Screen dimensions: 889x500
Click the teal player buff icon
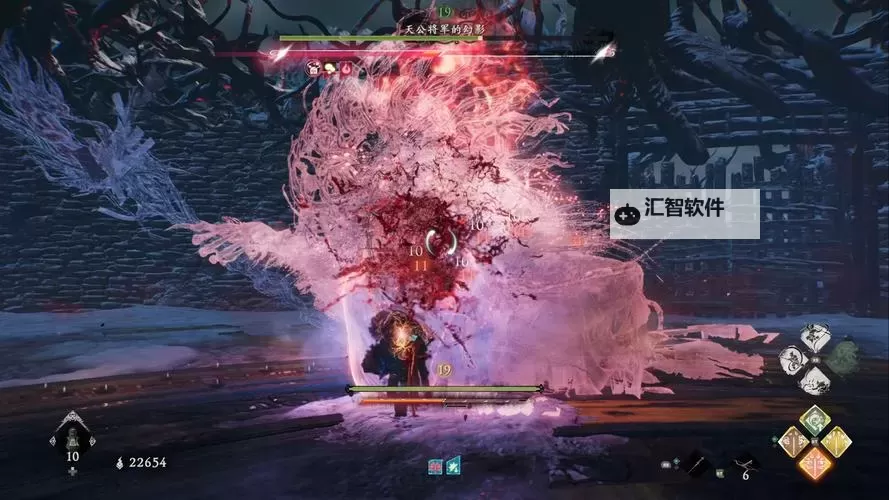coord(453,465)
